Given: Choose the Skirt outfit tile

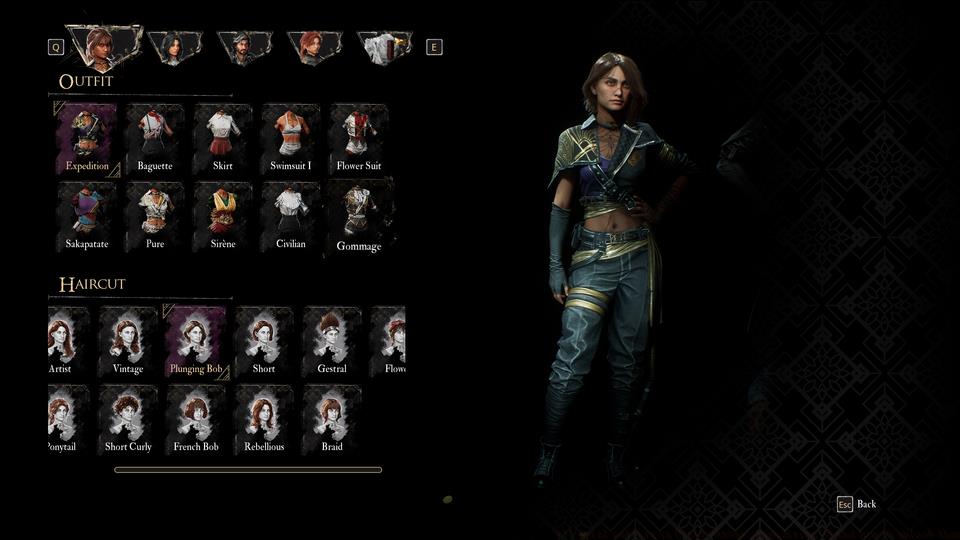Looking at the screenshot, I should click(x=223, y=139).
